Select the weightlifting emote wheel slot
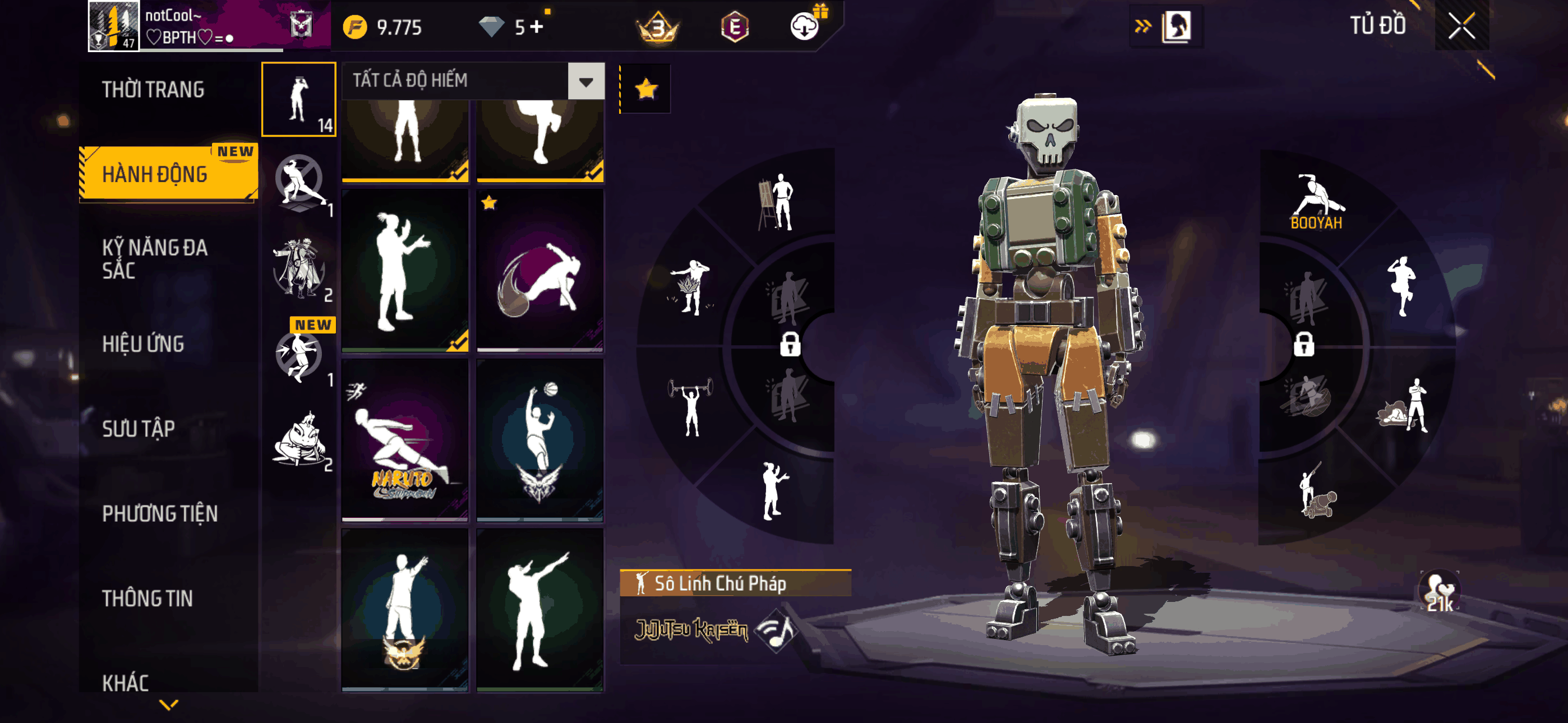Image resolution: width=1568 pixels, height=723 pixels. pos(690,406)
